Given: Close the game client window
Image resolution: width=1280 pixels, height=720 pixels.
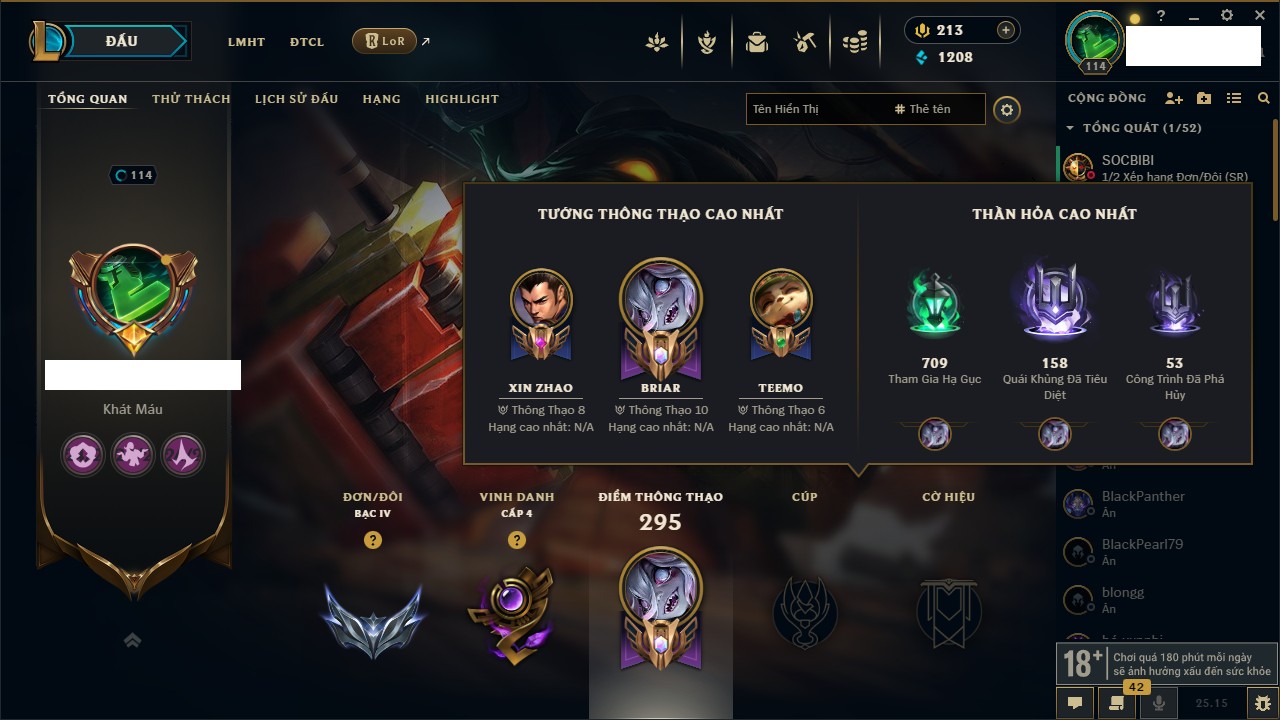Looking at the screenshot, I should [1258, 16].
